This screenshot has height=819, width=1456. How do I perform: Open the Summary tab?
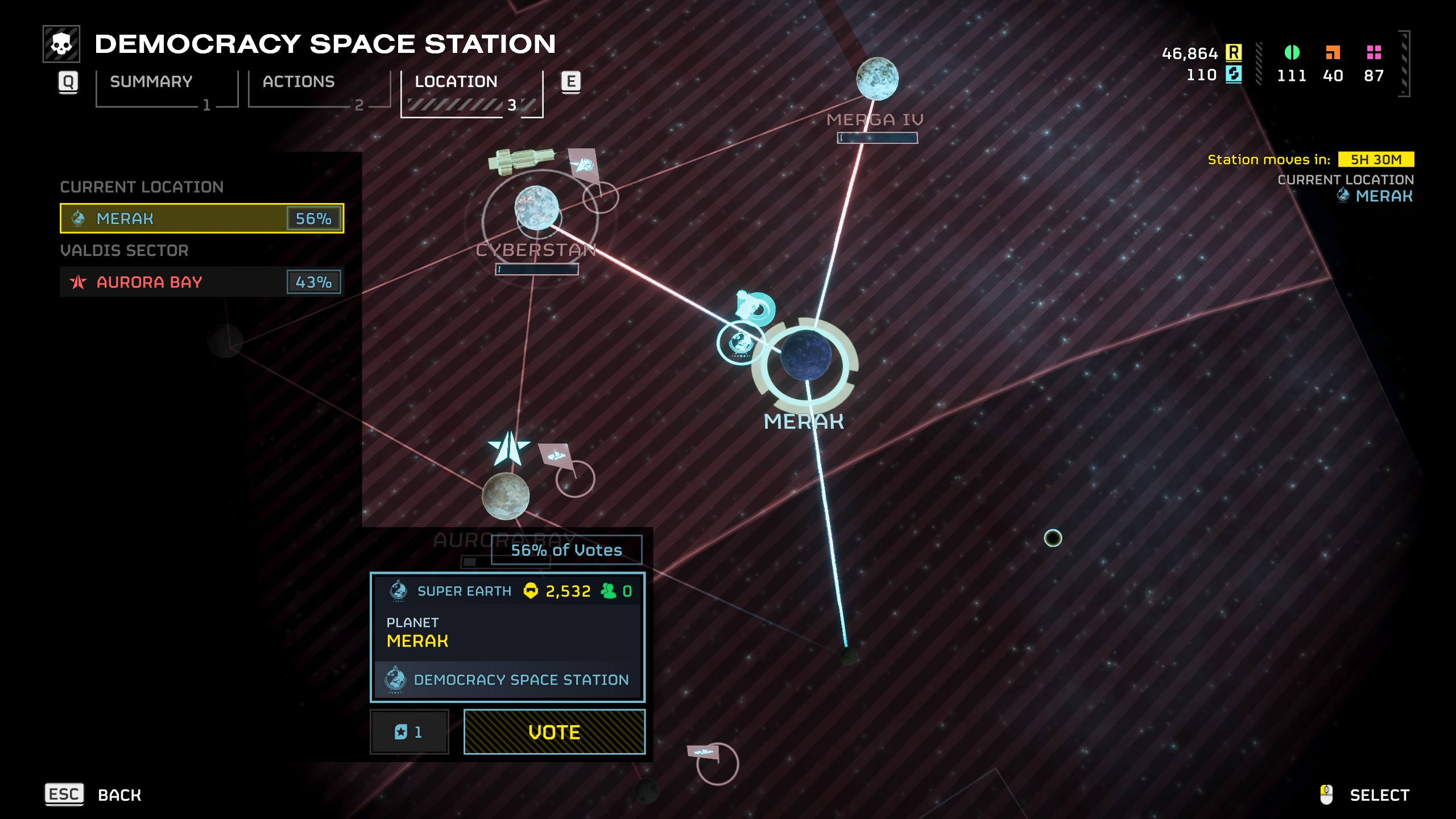(x=151, y=81)
